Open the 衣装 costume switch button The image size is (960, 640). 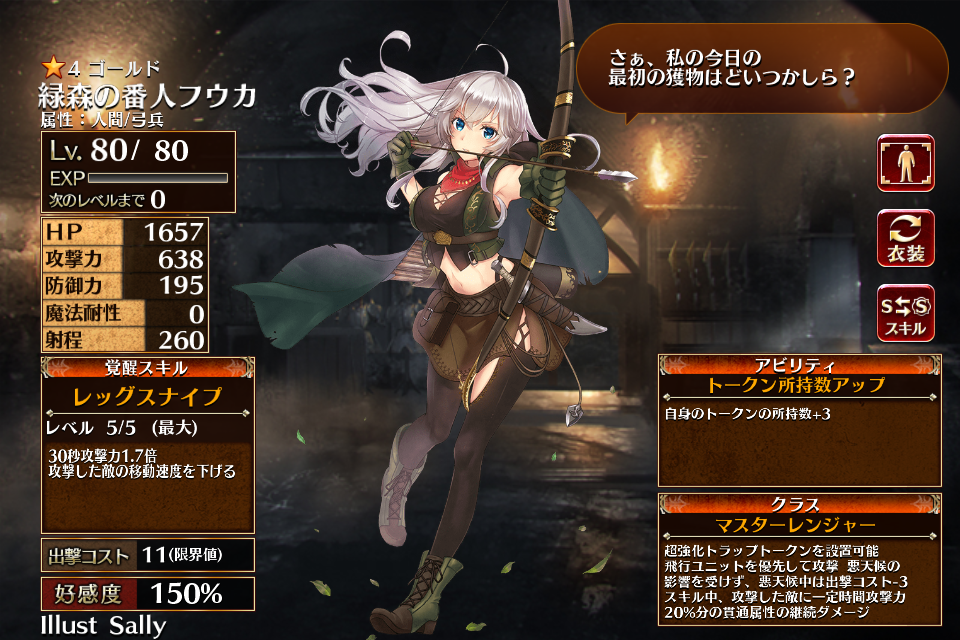click(906, 238)
